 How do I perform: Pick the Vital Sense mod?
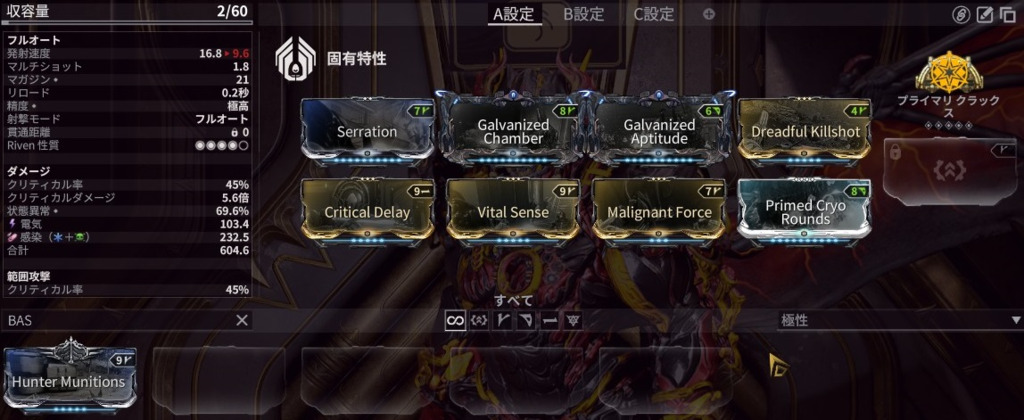pos(513,212)
